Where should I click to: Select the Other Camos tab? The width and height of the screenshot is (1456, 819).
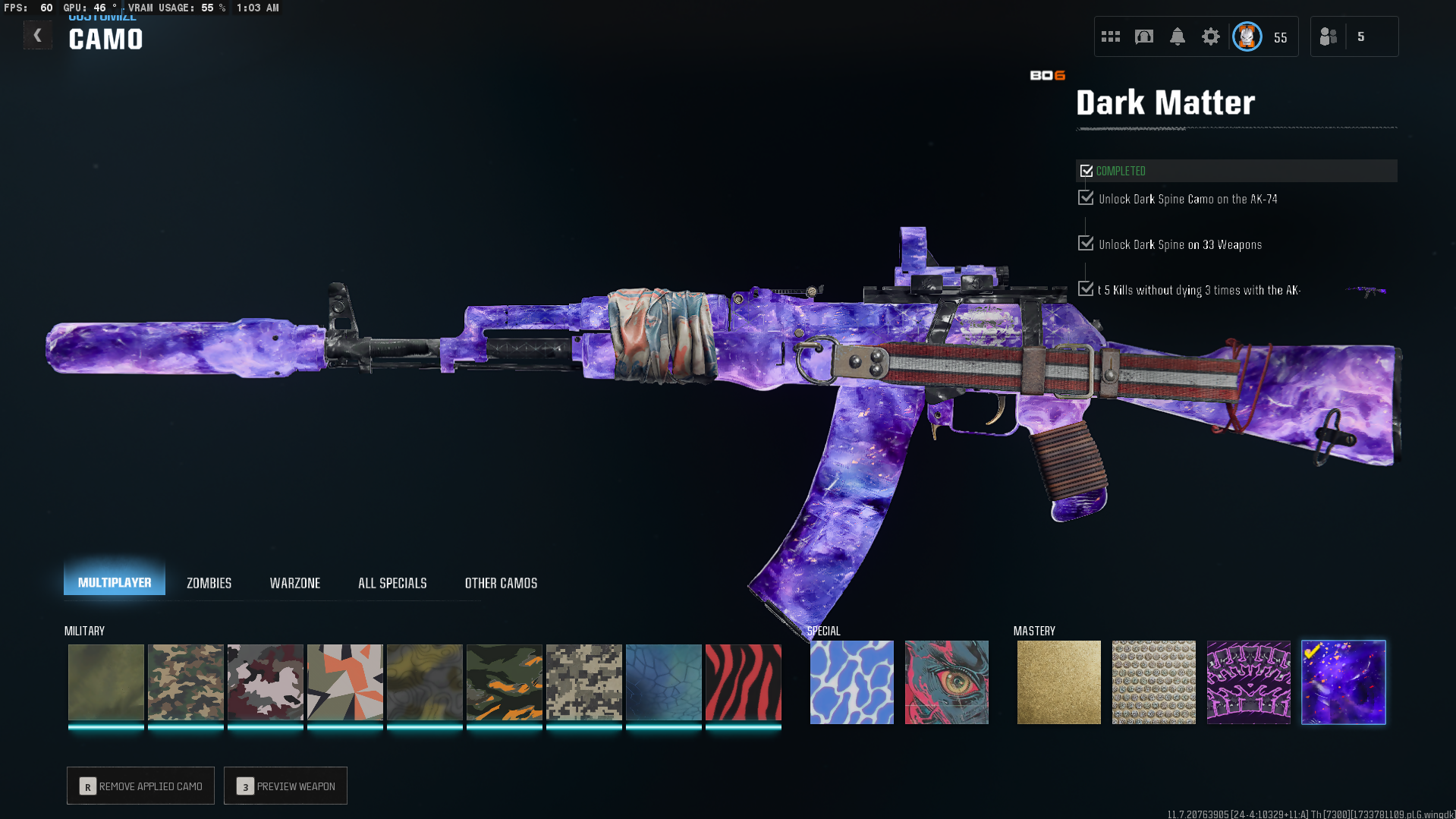[501, 583]
